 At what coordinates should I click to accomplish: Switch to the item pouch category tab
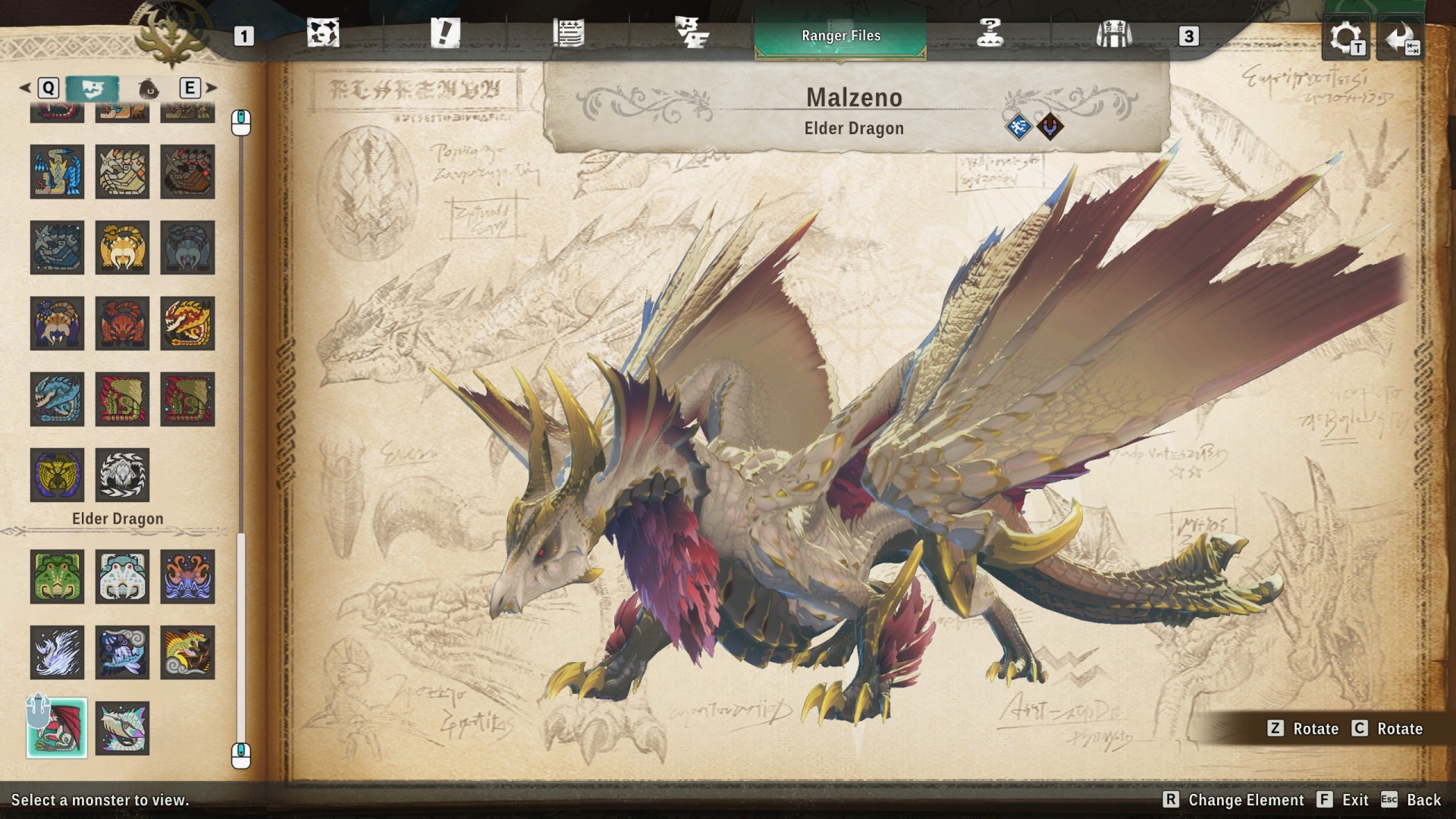pyautogui.click(x=149, y=88)
